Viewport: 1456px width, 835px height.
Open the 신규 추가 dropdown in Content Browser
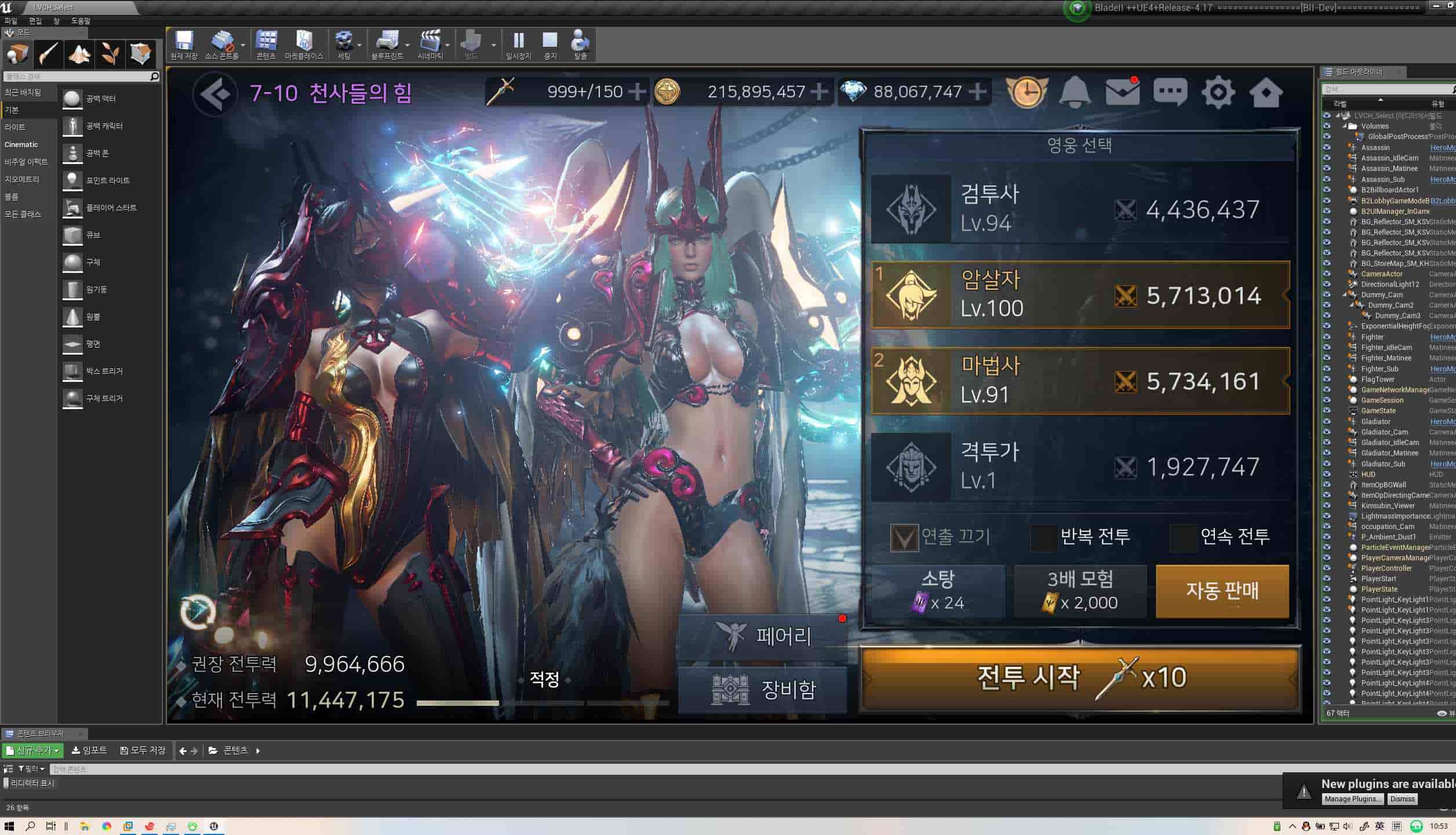click(x=32, y=749)
